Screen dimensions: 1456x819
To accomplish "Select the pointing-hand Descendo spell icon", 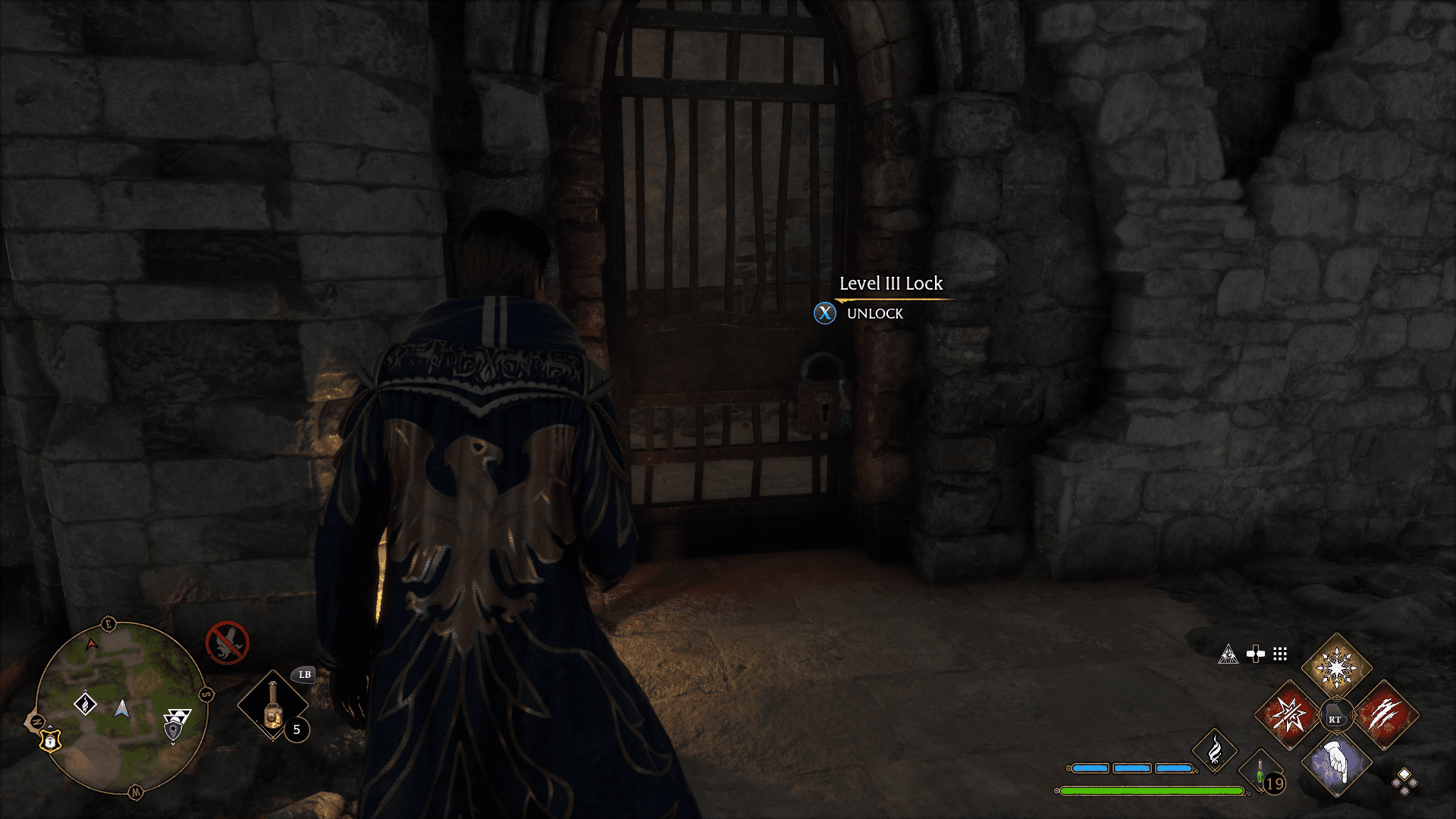I will tap(1336, 764).
